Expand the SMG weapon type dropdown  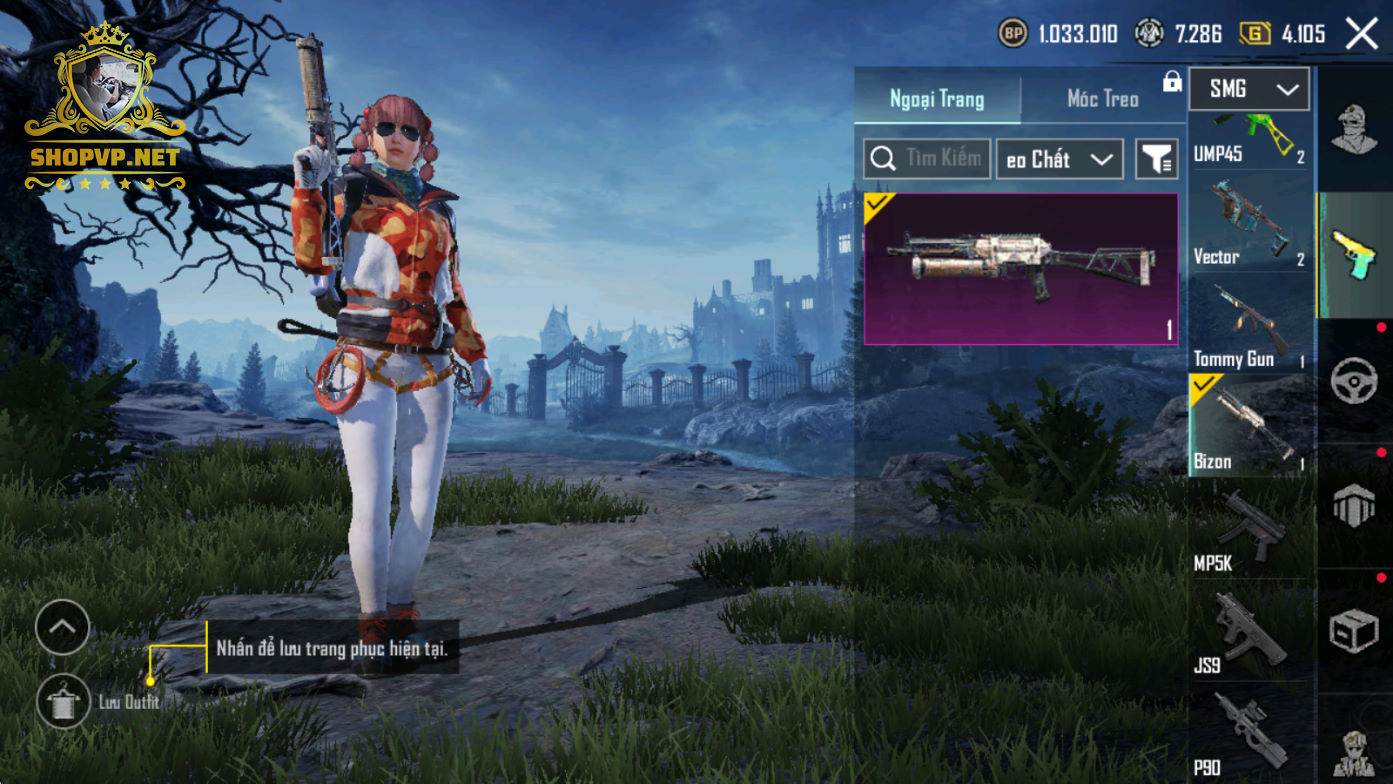click(1249, 90)
